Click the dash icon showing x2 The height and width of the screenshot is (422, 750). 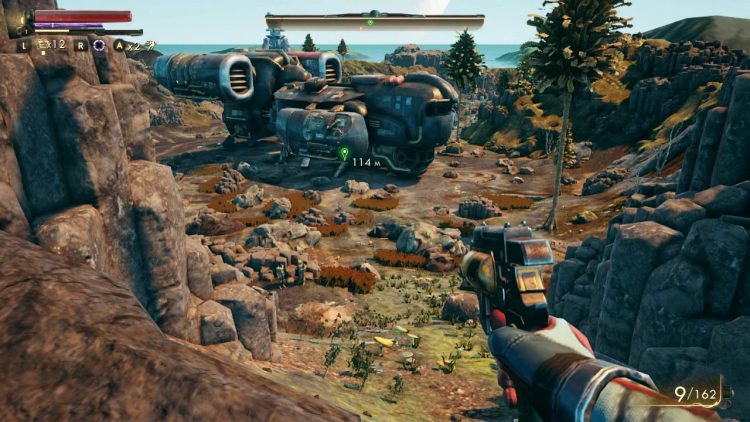coord(141,45)
